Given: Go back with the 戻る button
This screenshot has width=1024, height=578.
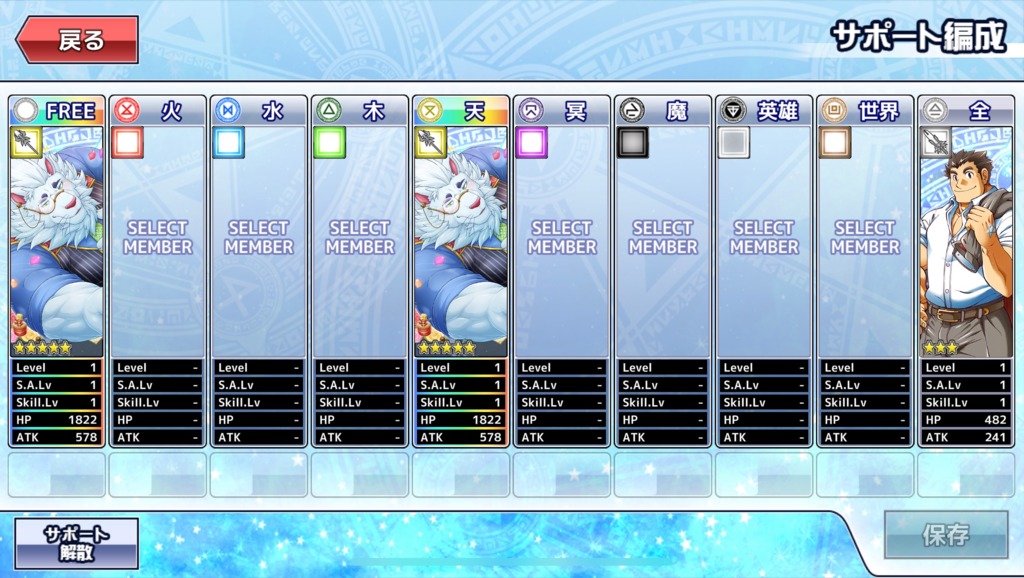Looking at the screenshot, I should click(78, 40).
